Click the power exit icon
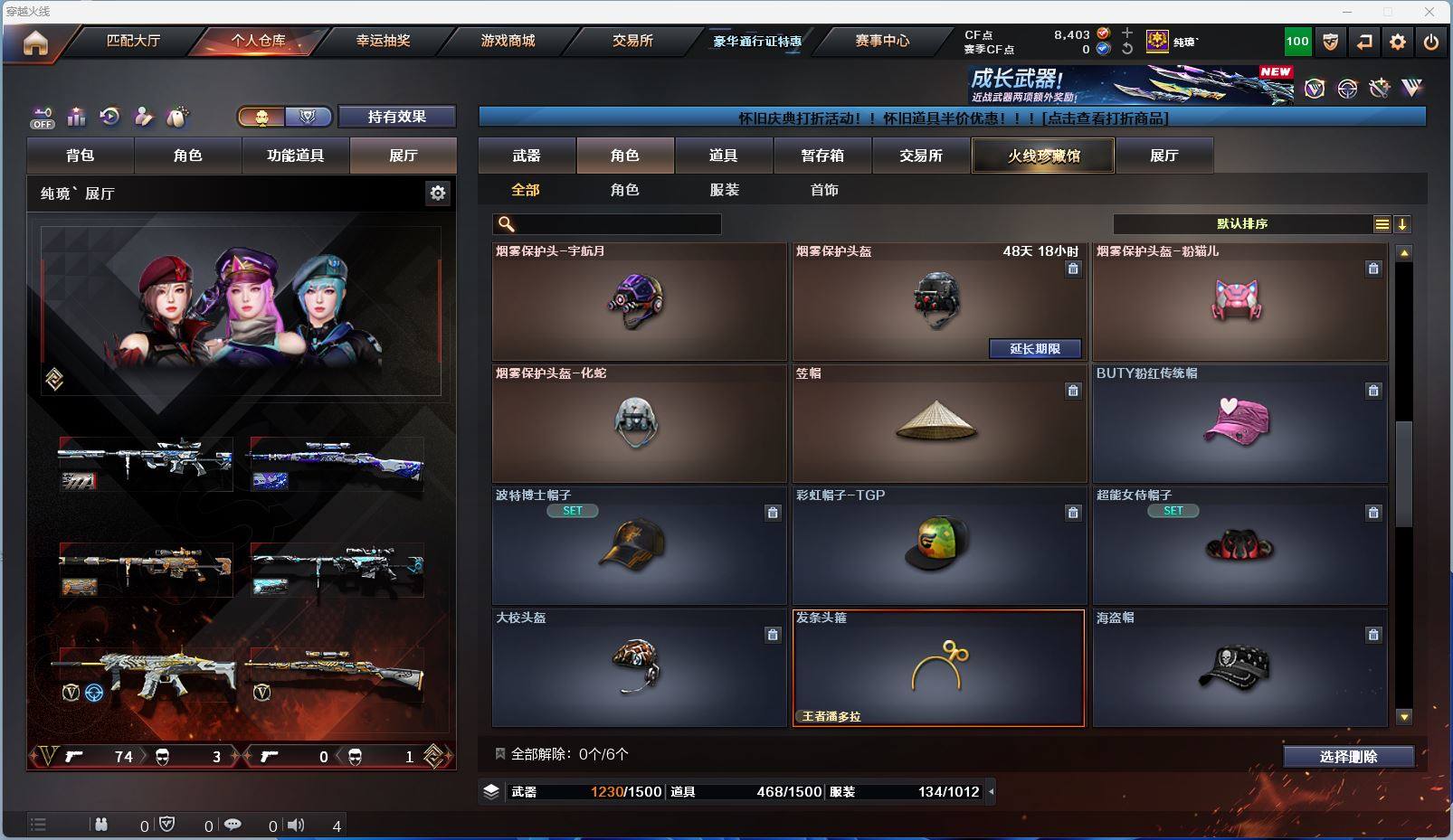This screenshot has height=840, width=1453. tap(1430, 42)
